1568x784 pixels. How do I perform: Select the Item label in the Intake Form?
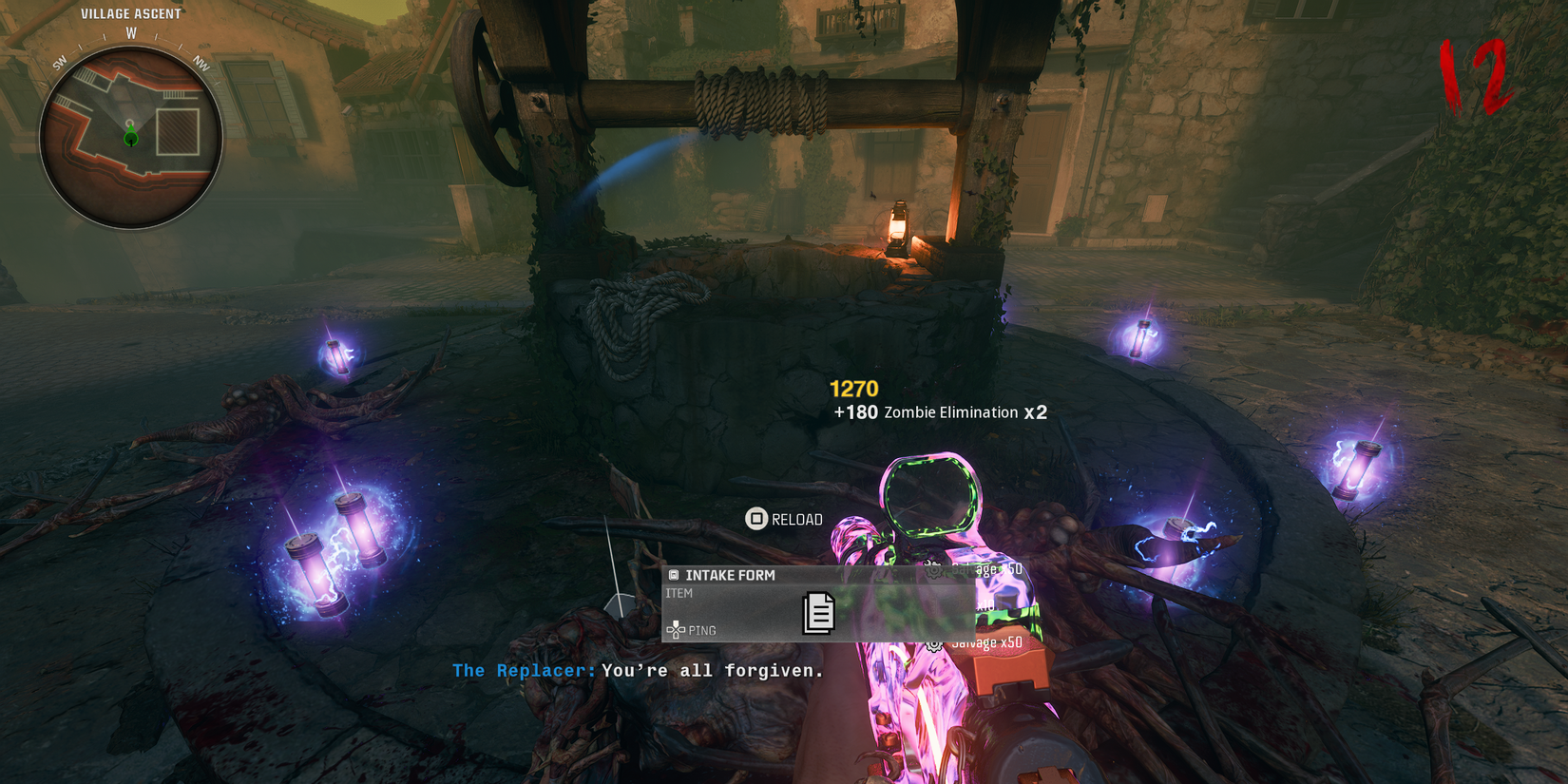(x=680, y=592)
